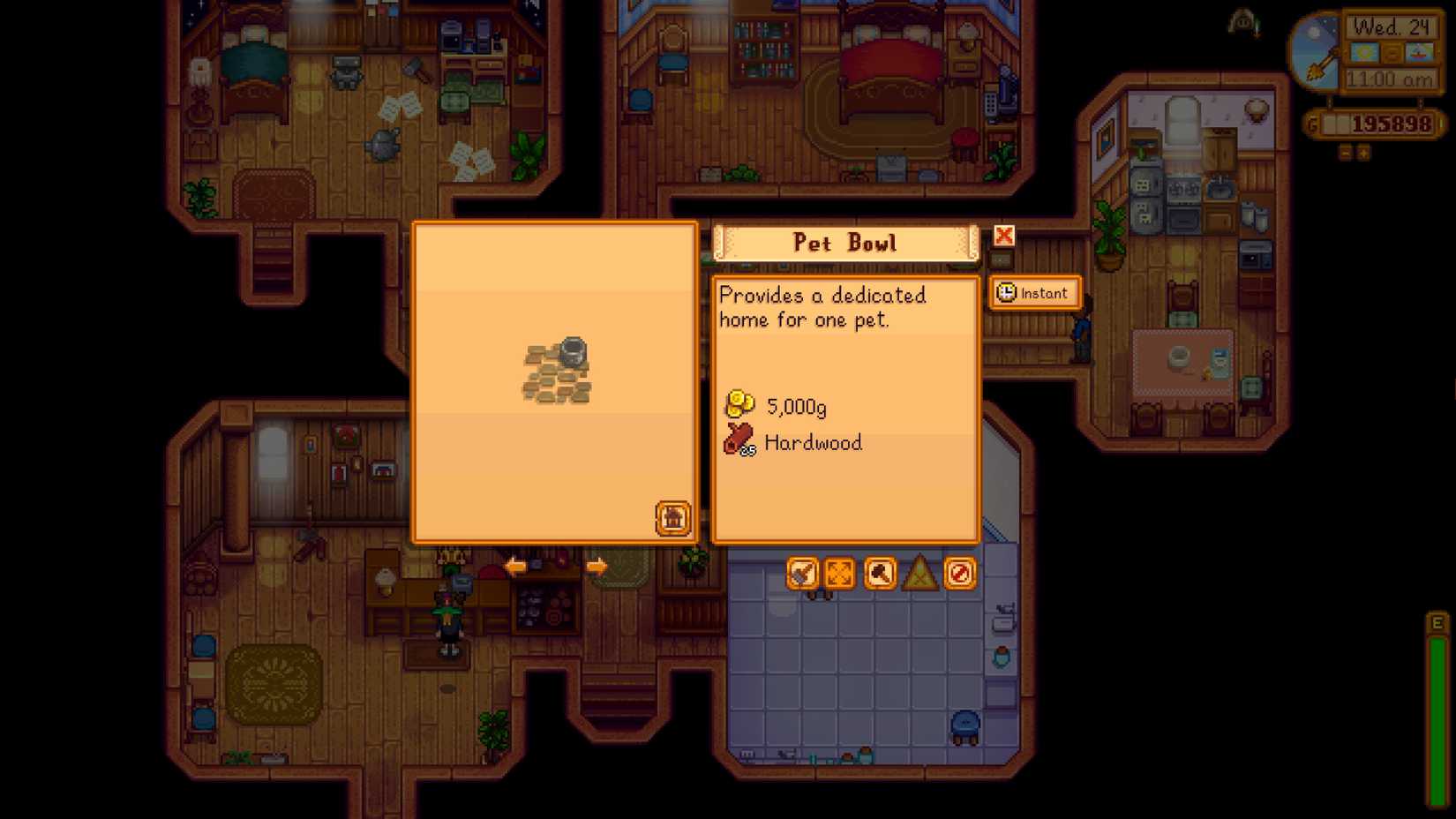
Task: Click the clock icon on the Instant button
Action: tap(1005, 293)
